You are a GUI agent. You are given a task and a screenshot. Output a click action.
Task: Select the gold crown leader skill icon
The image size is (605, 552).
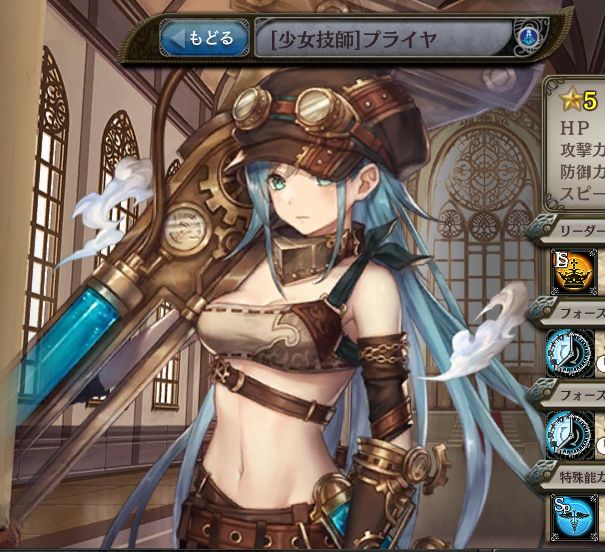click(571, 272)
